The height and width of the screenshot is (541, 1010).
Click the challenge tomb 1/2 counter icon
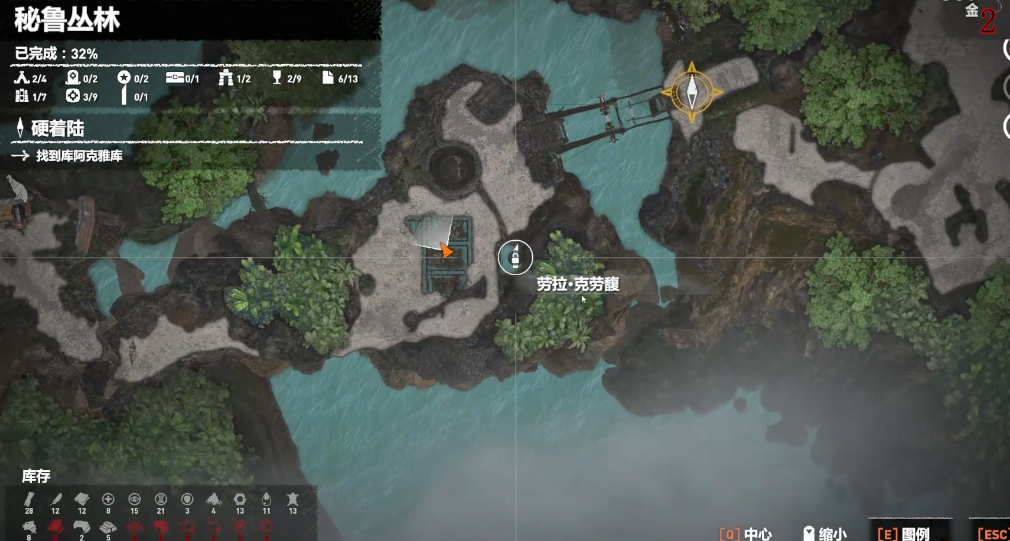point(226,78)
